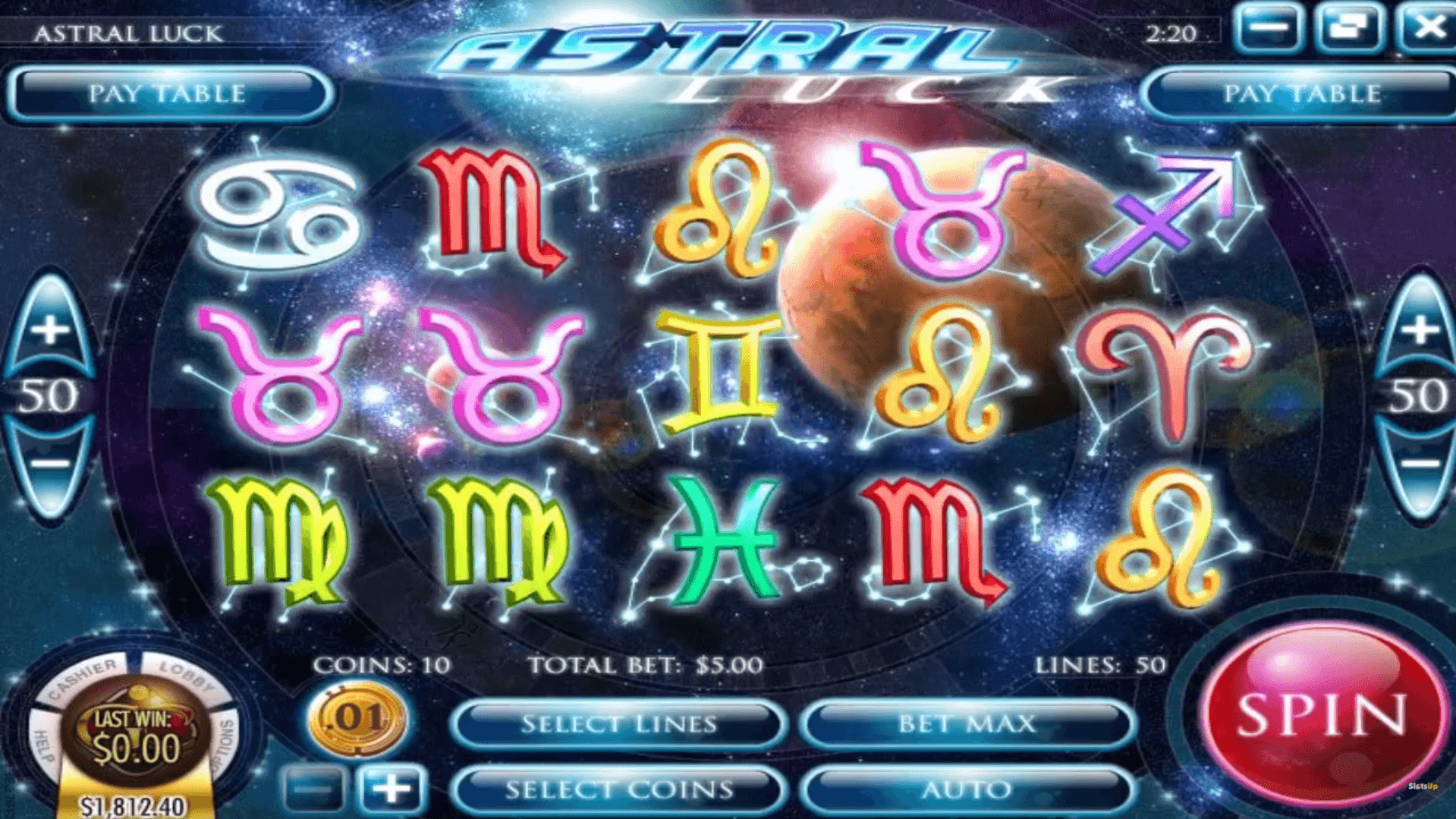Open the Select Coins option

point(618,789)
